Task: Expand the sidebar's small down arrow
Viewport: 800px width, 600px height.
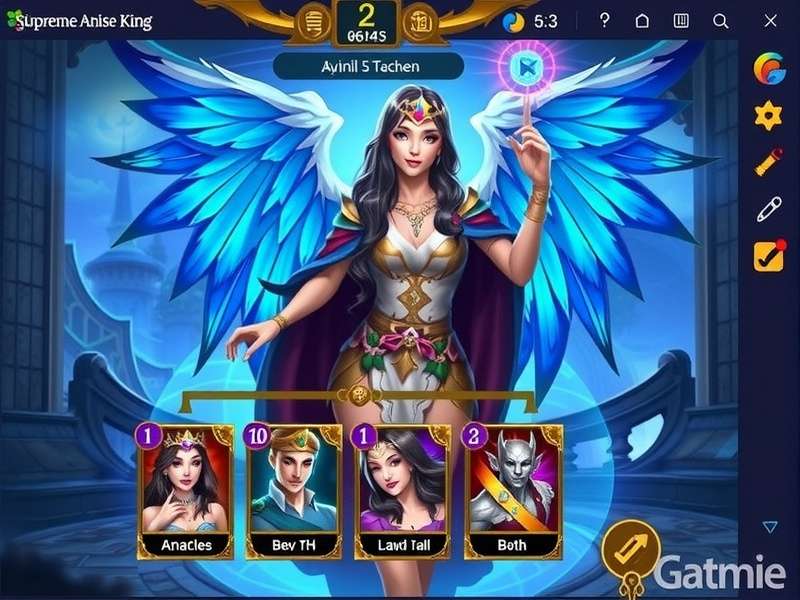Action: coord(769,527)
